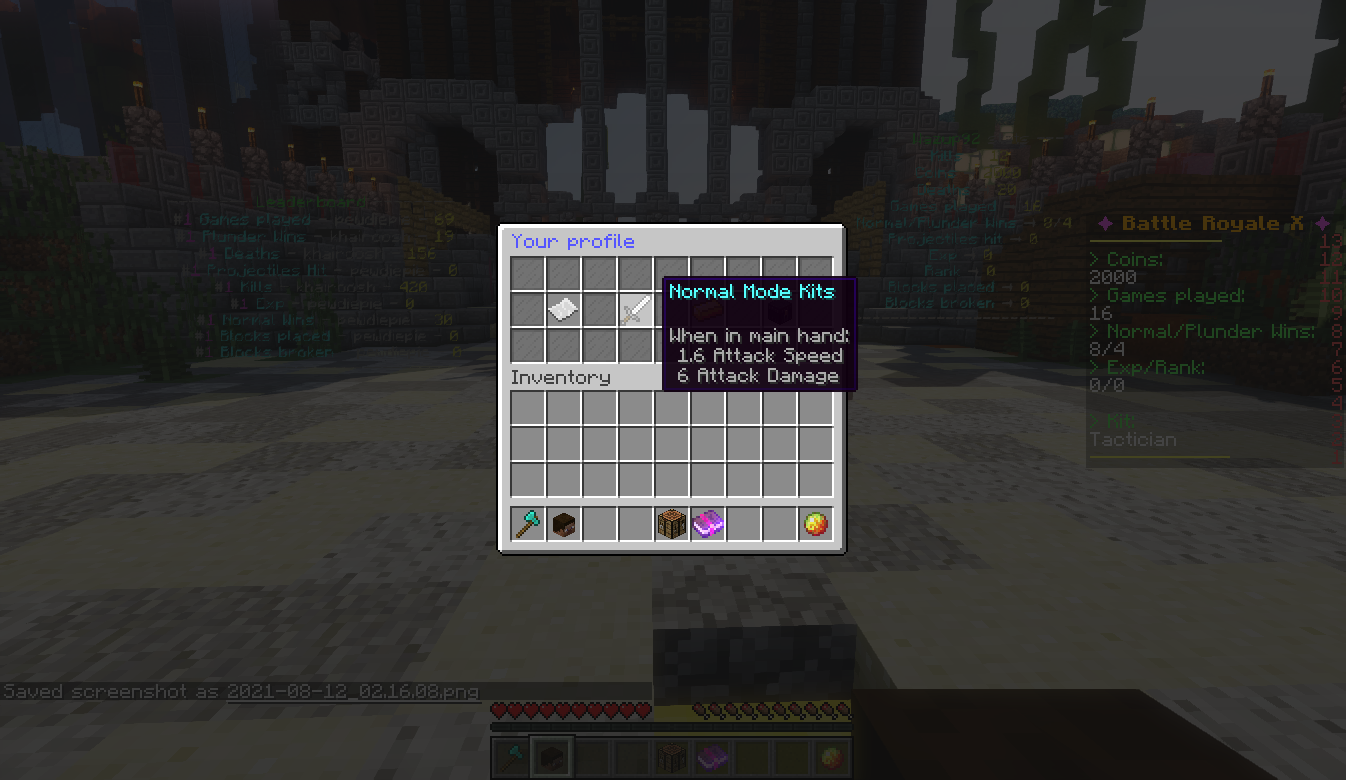Select the fire charge orb slot

(815, 524)
